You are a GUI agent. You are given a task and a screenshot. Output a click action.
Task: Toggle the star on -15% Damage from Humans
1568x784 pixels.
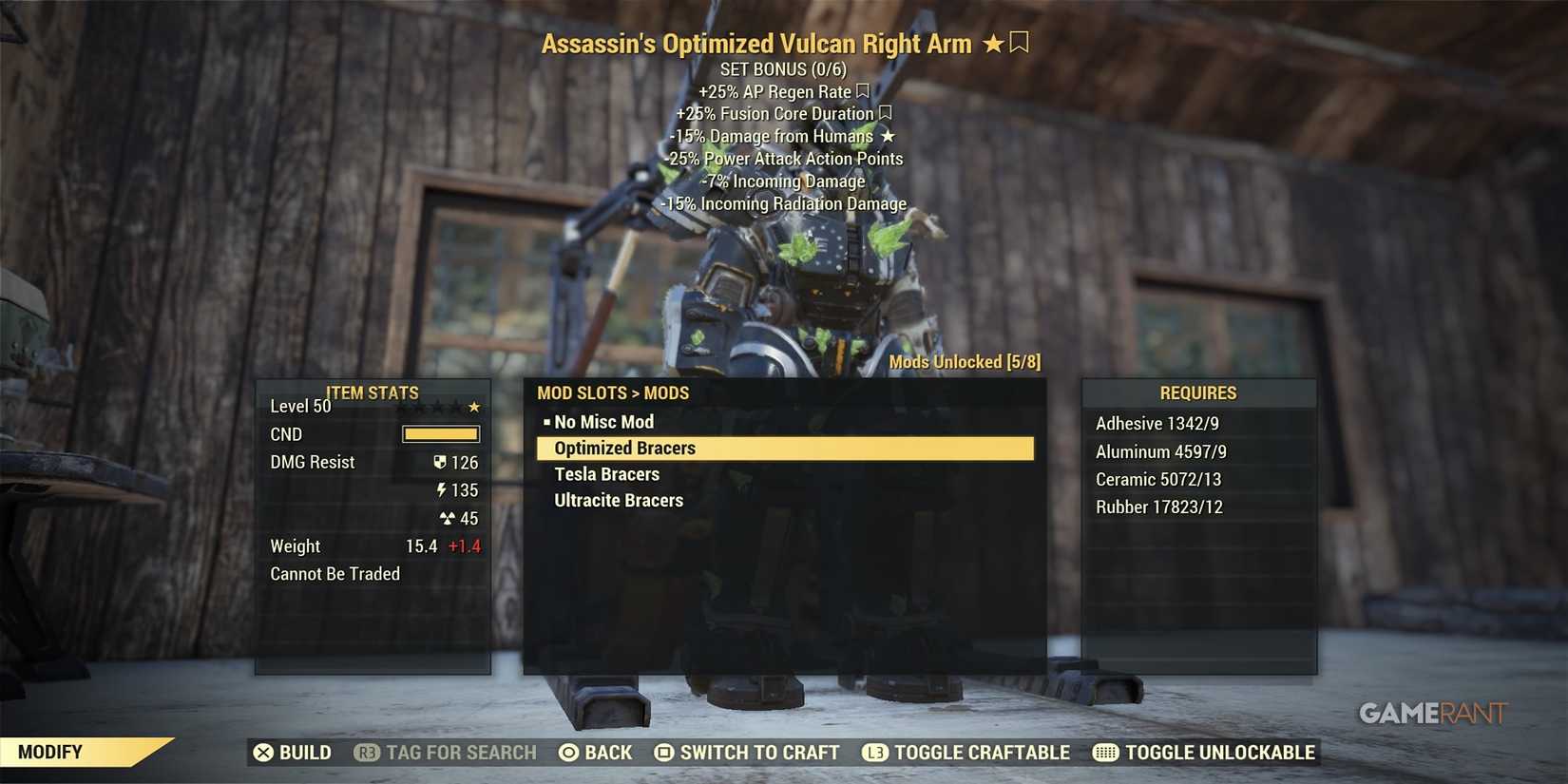888,136
